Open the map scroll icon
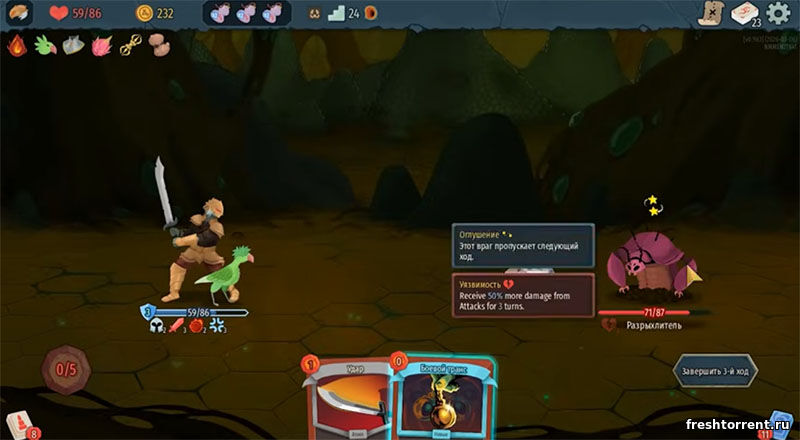 coord(710,13)
